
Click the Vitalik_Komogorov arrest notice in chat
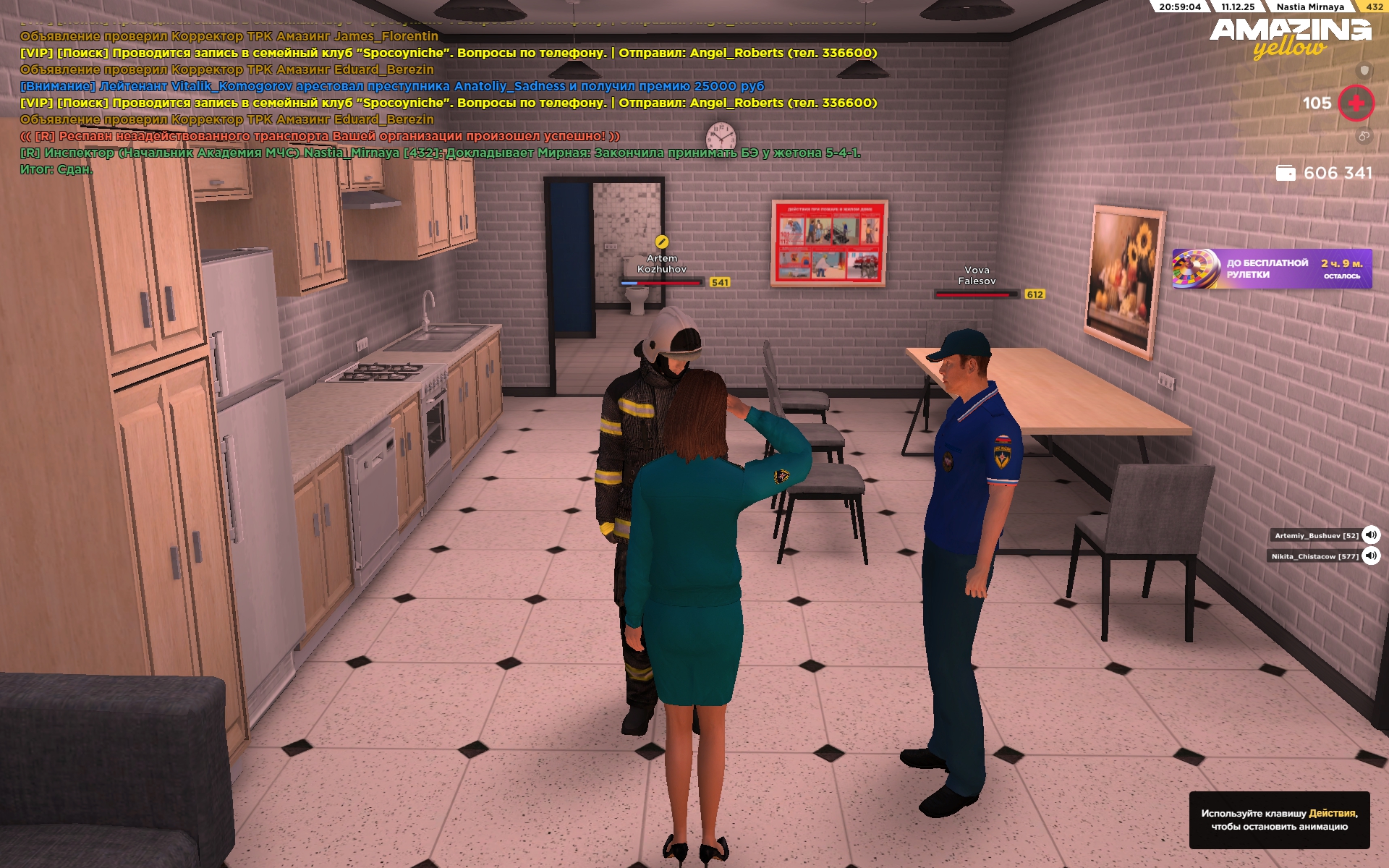point(391,86)
